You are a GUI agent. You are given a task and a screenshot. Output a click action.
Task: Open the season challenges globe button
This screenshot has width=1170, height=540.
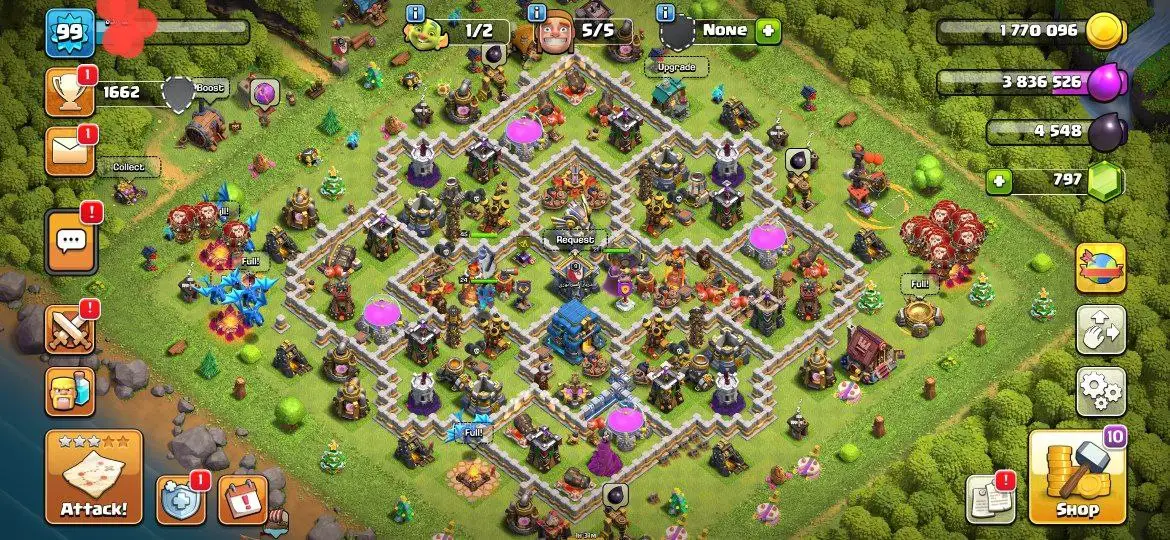coord(1100,267)
